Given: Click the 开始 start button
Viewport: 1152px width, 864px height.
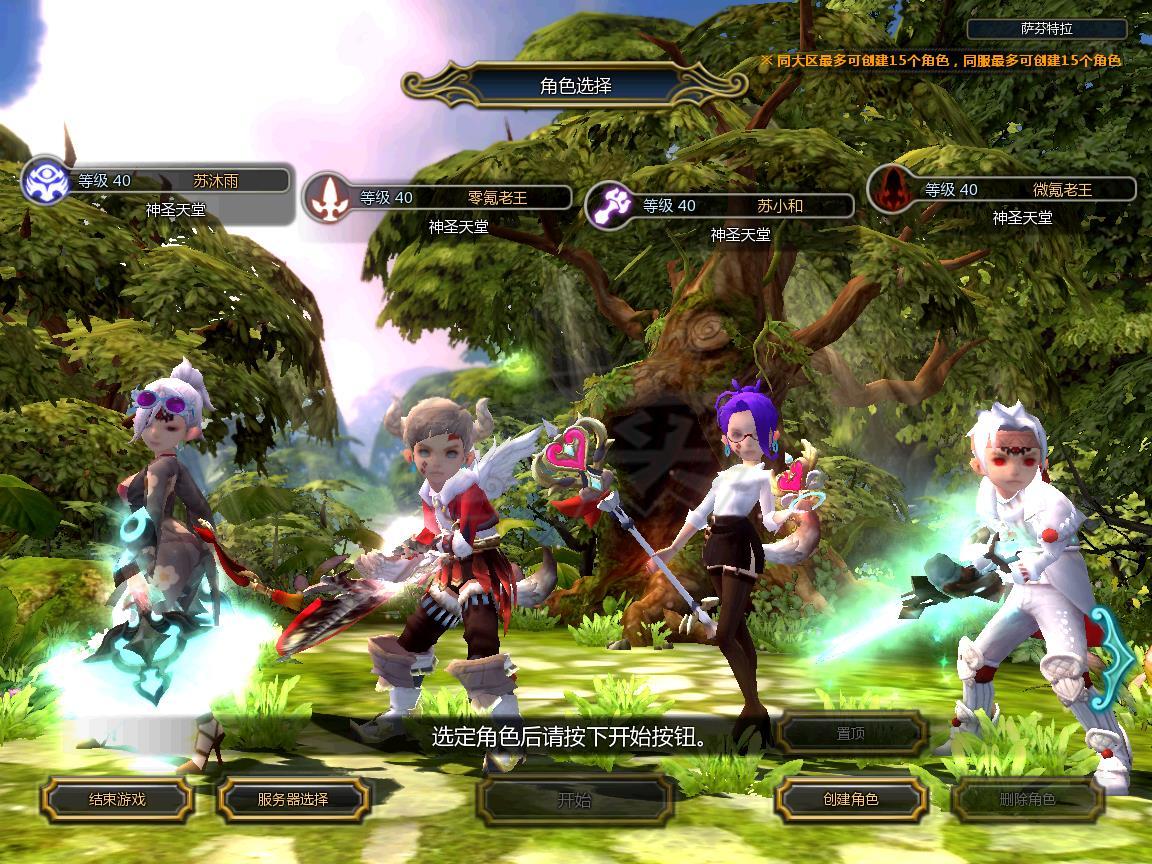Looking at the screenshot, I should tap(575, 800).
